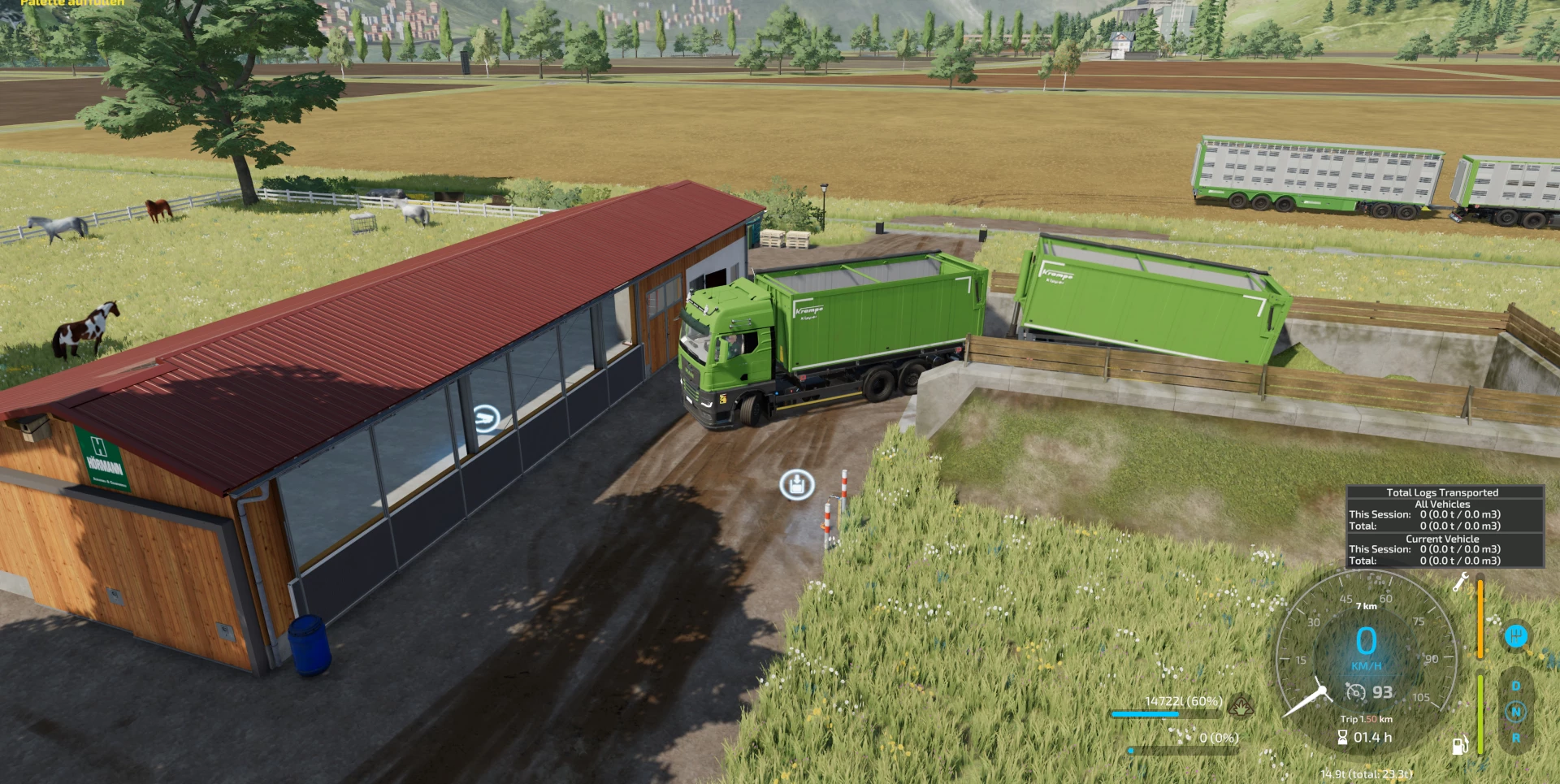Click the grass fill type icon

tap(1241, 706)
